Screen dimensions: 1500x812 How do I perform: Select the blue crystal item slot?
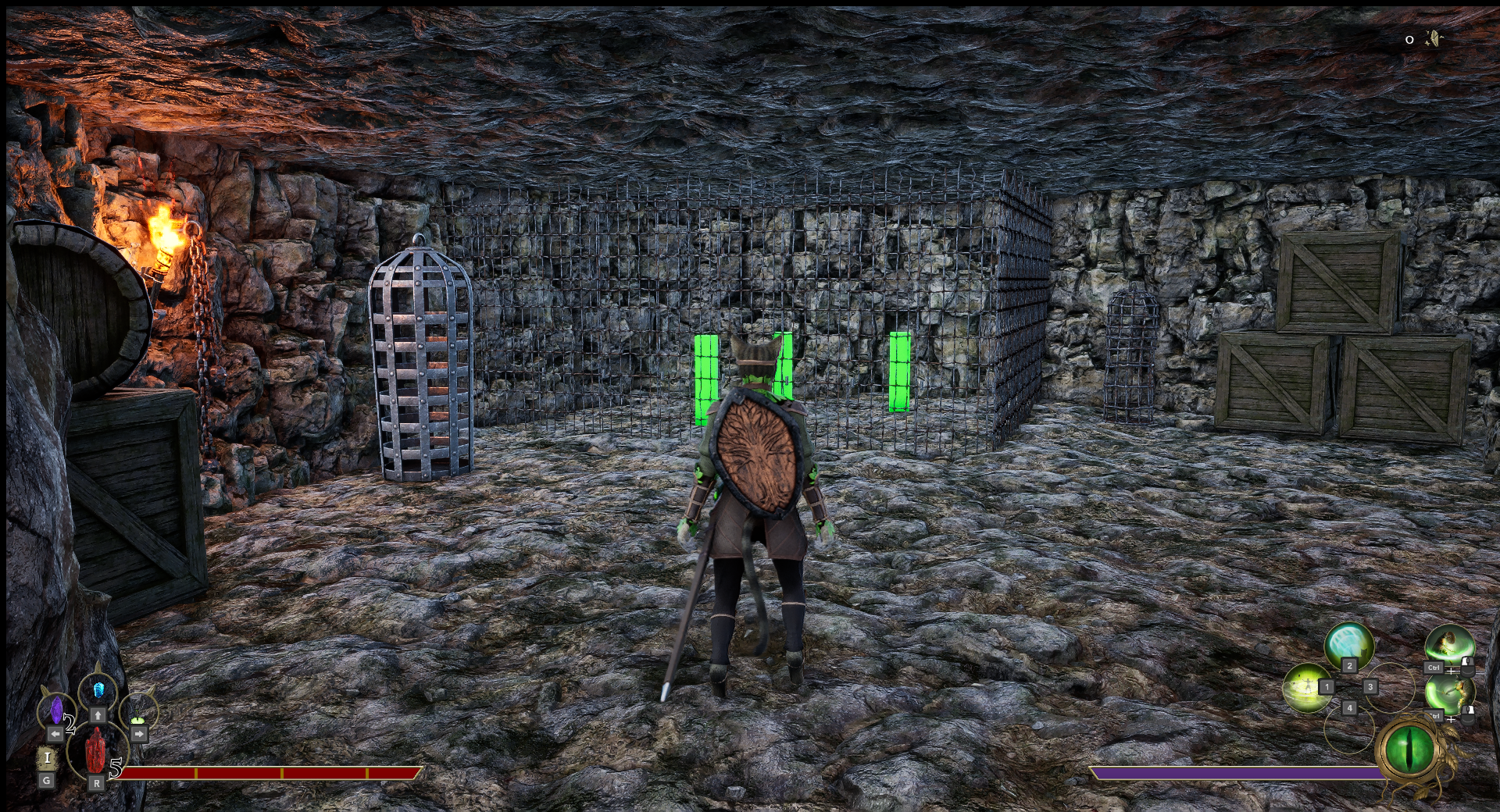(x=98, y=690)
